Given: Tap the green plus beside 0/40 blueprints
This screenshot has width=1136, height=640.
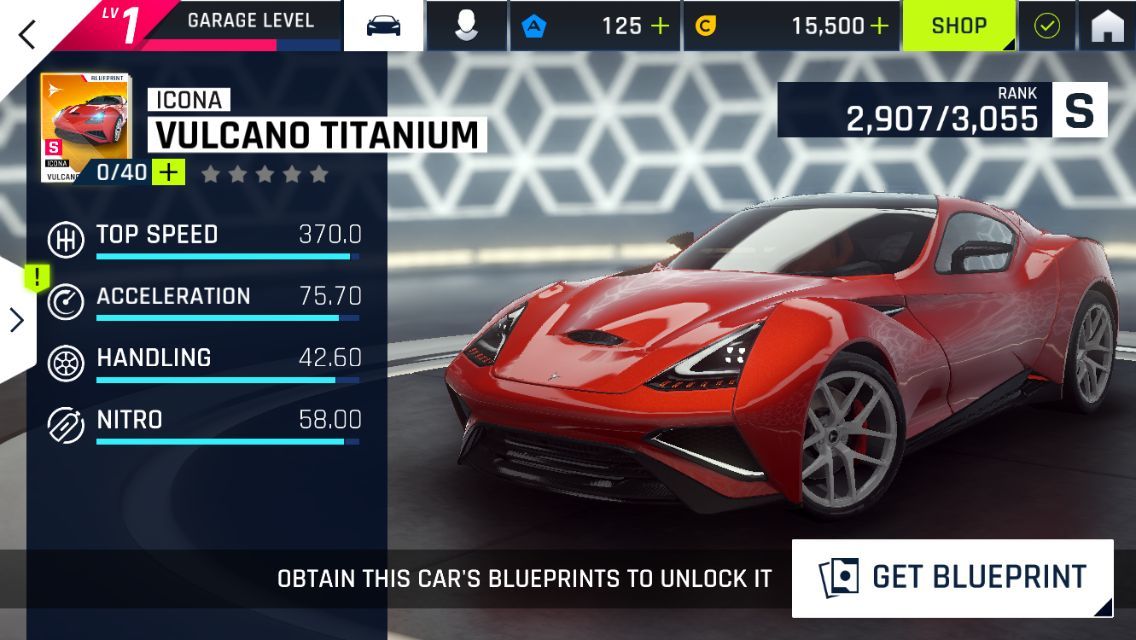Looking at the screenshot, I should pos(169,172).
